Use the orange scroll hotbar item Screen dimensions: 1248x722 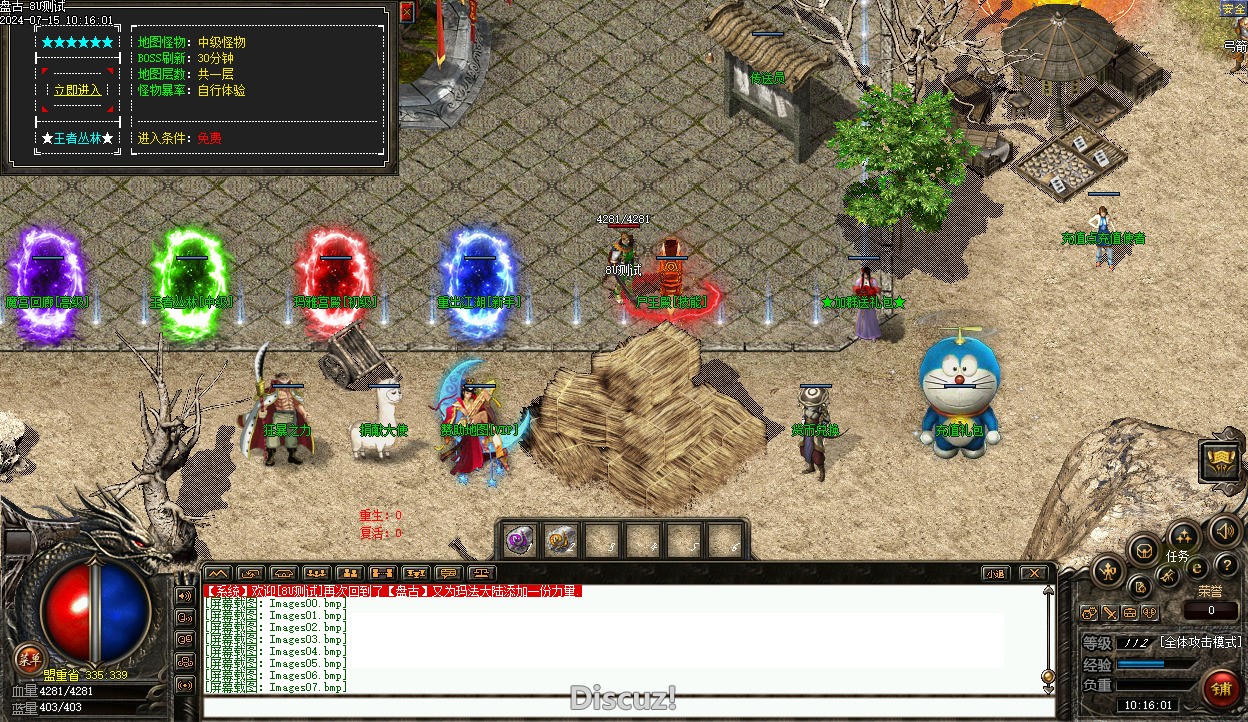(561, 540)
